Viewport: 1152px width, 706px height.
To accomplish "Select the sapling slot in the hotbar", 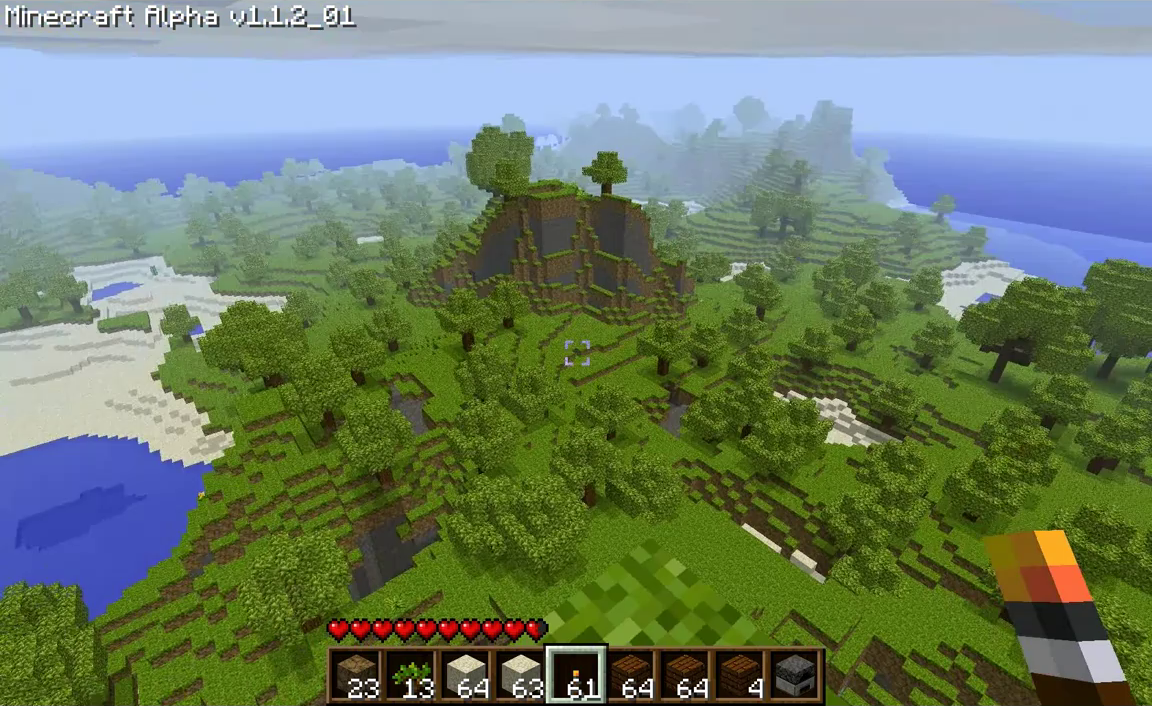I will (x=411, y=675).
